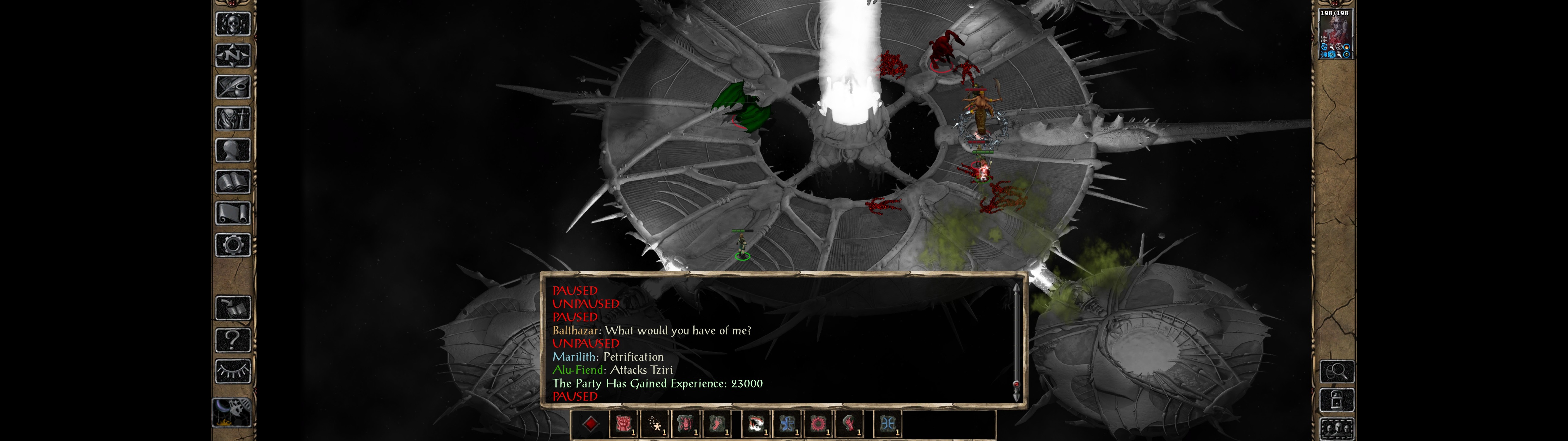This screenshot has height=441, width=1568.
Task: Toggle the padlock button
Action: click(1337, 400)
